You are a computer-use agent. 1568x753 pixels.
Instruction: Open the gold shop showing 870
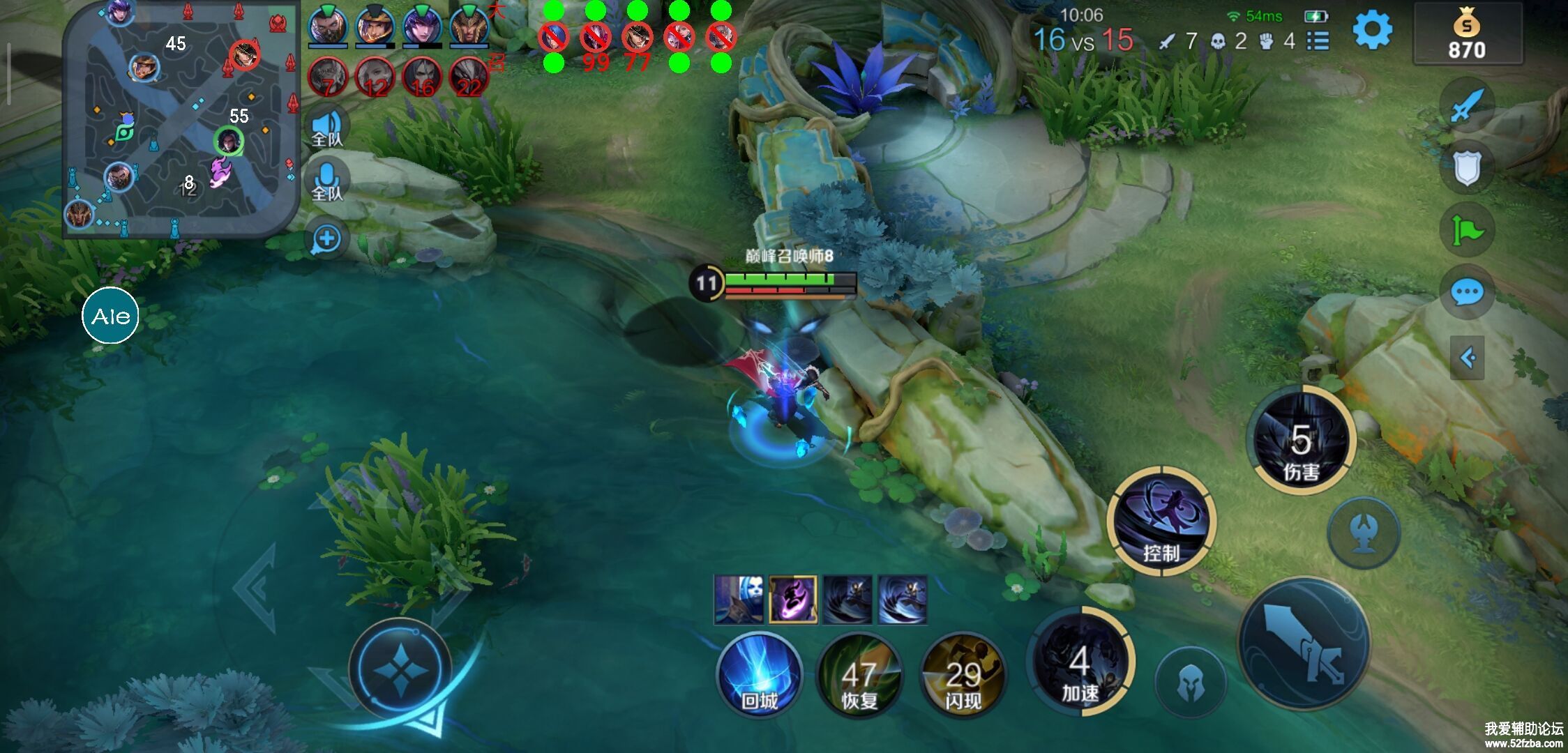pyautogui.click(x=1467, y=35)
